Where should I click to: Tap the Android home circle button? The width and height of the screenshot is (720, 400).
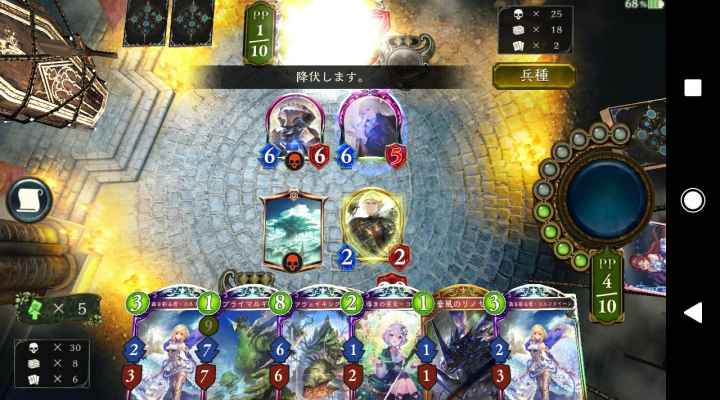click(x=692, y=200)
